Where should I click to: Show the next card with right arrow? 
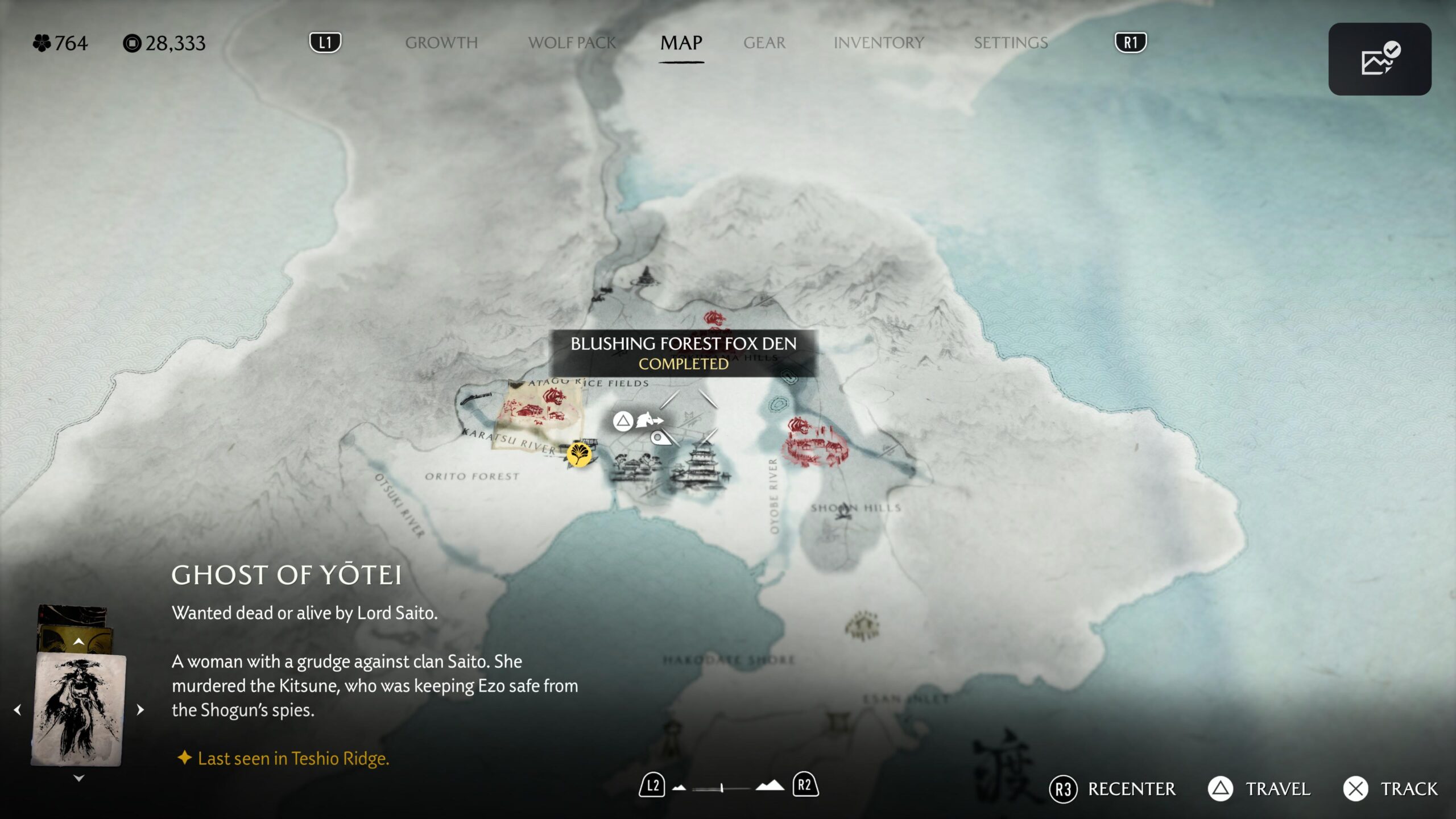tap(140, 710)
